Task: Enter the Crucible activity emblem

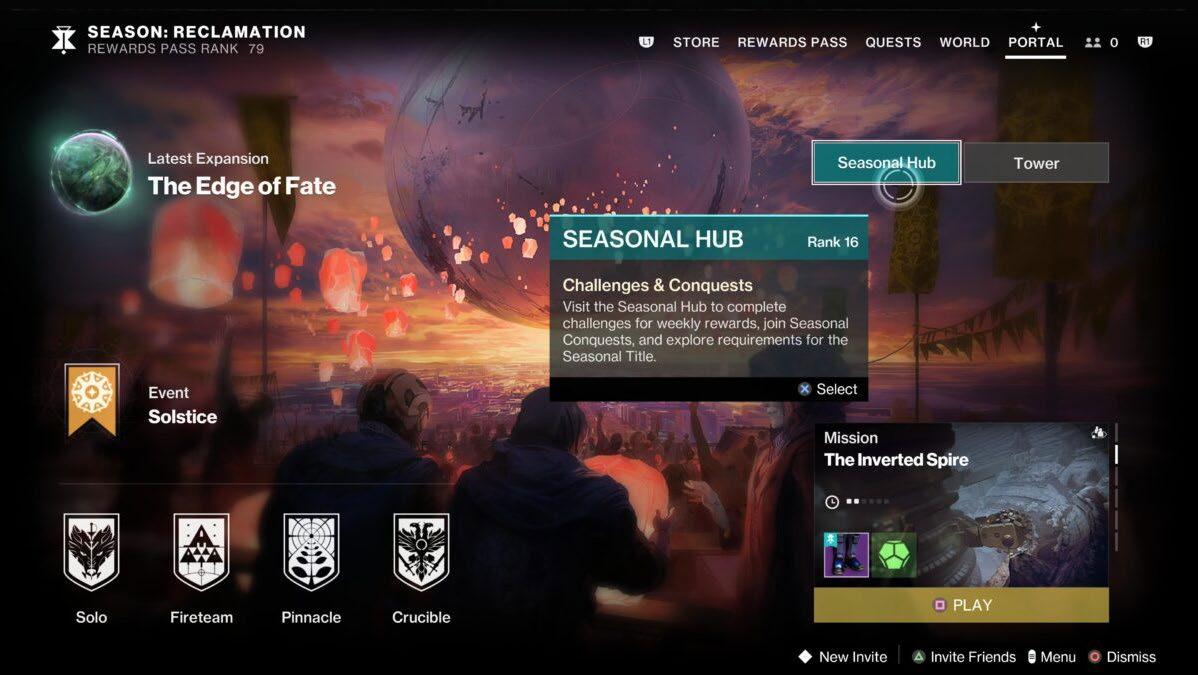Action: pyautogui.click(x=421, y=552)
